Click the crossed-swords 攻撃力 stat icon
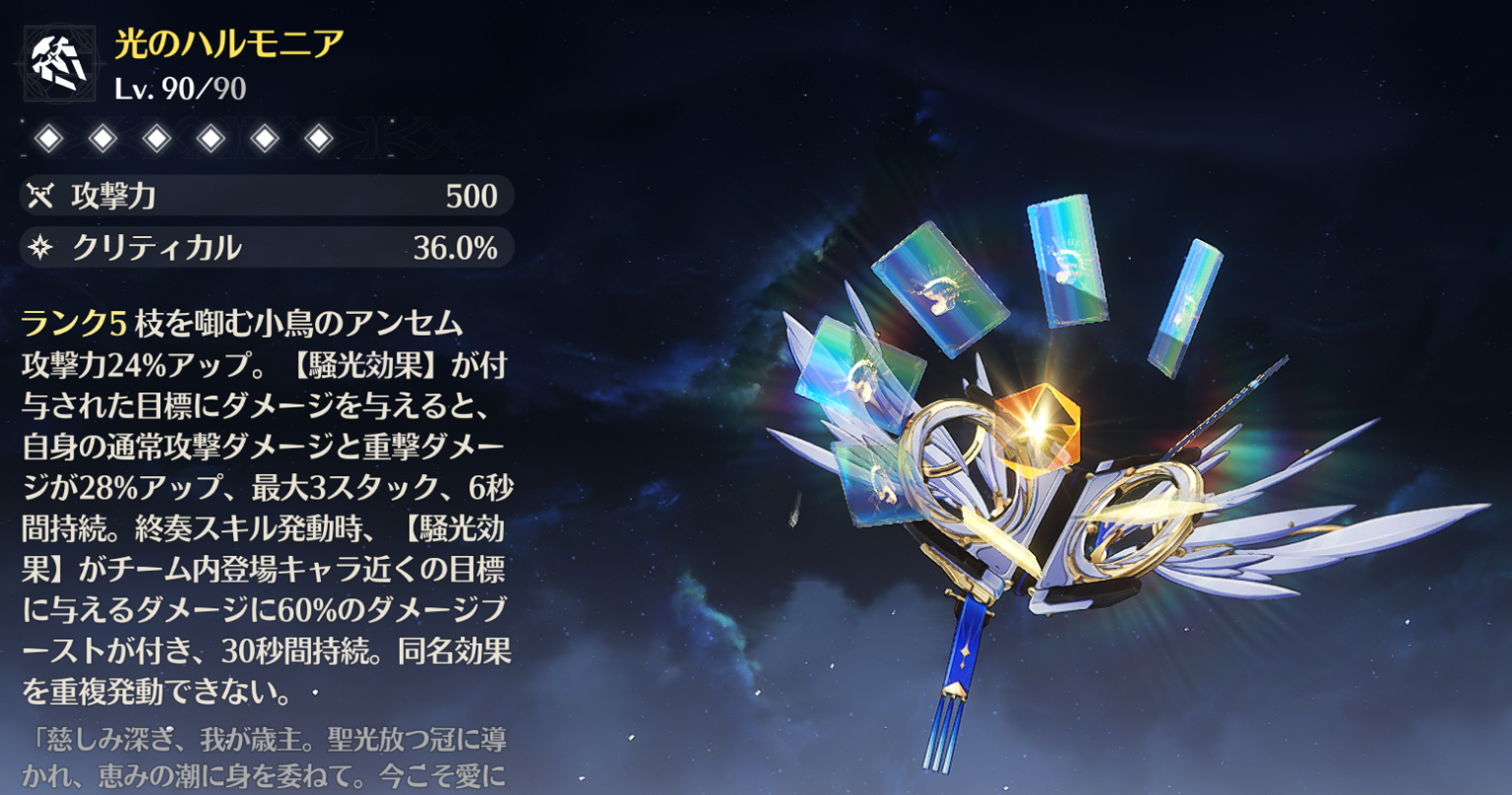Screen dimensions: 1512x795 tap(41, 197)
